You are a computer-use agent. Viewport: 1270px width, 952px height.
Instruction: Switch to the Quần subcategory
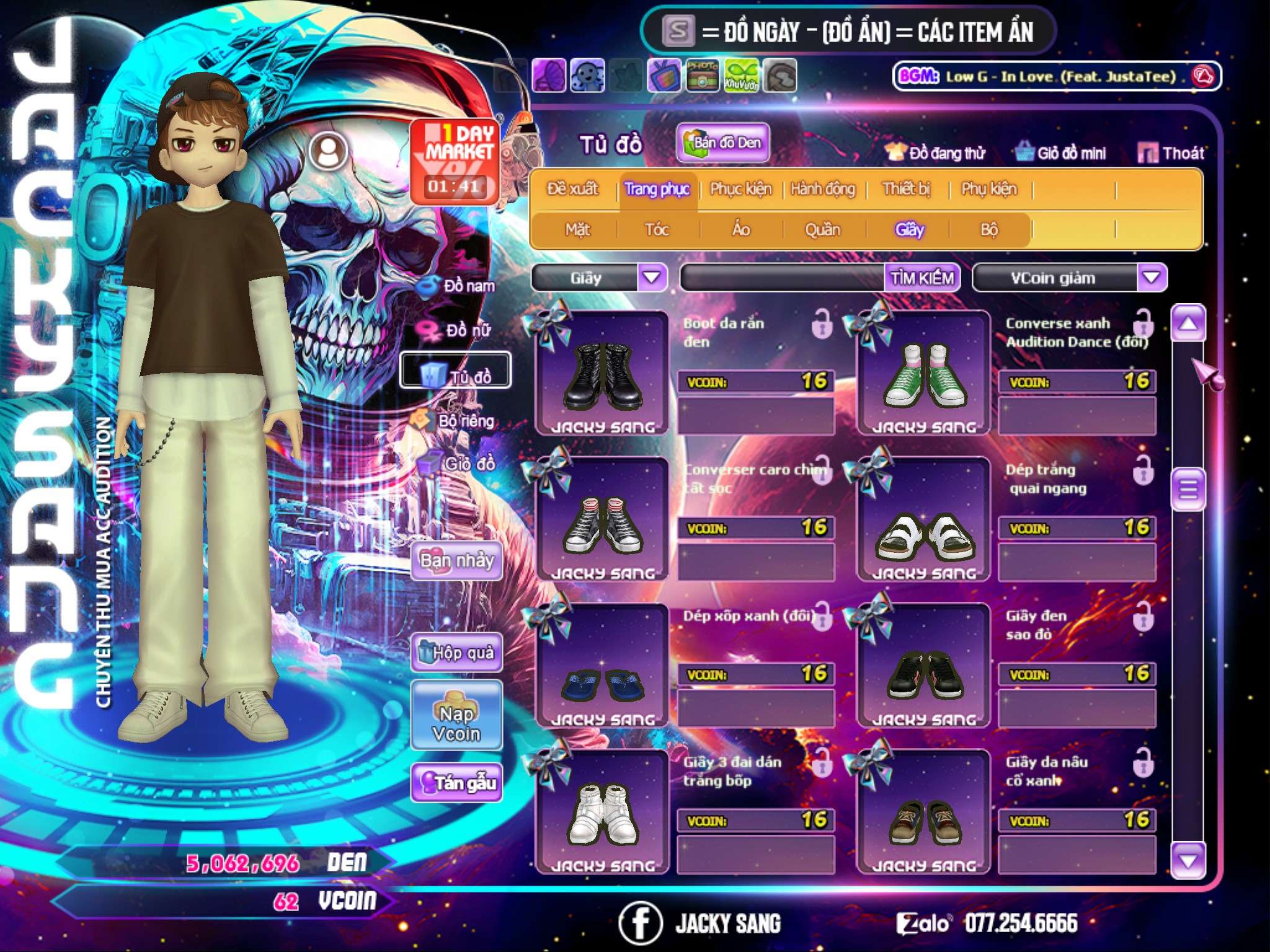[822, 230]
